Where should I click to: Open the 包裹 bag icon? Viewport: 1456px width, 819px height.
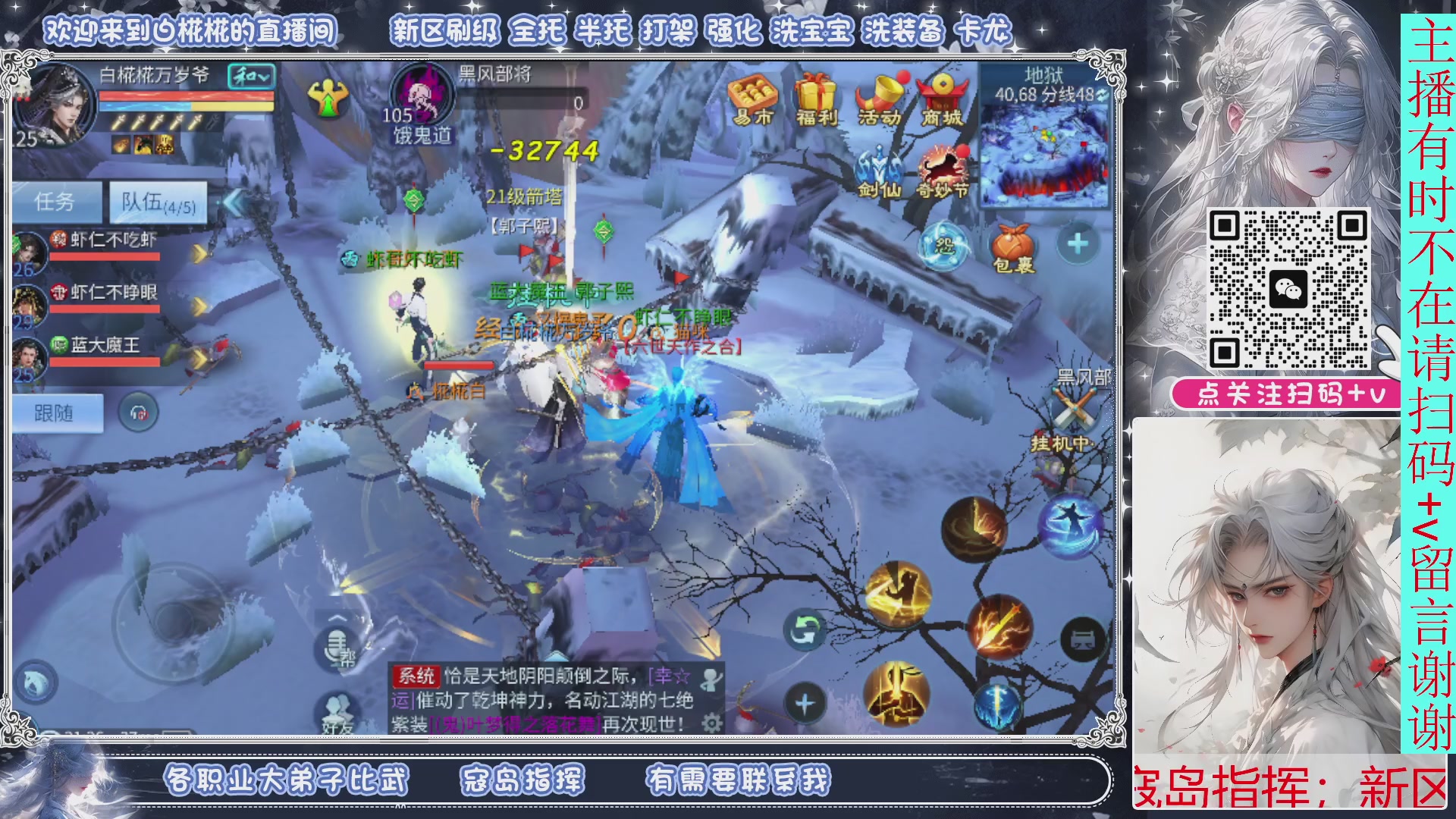(x=1012, y=244)
